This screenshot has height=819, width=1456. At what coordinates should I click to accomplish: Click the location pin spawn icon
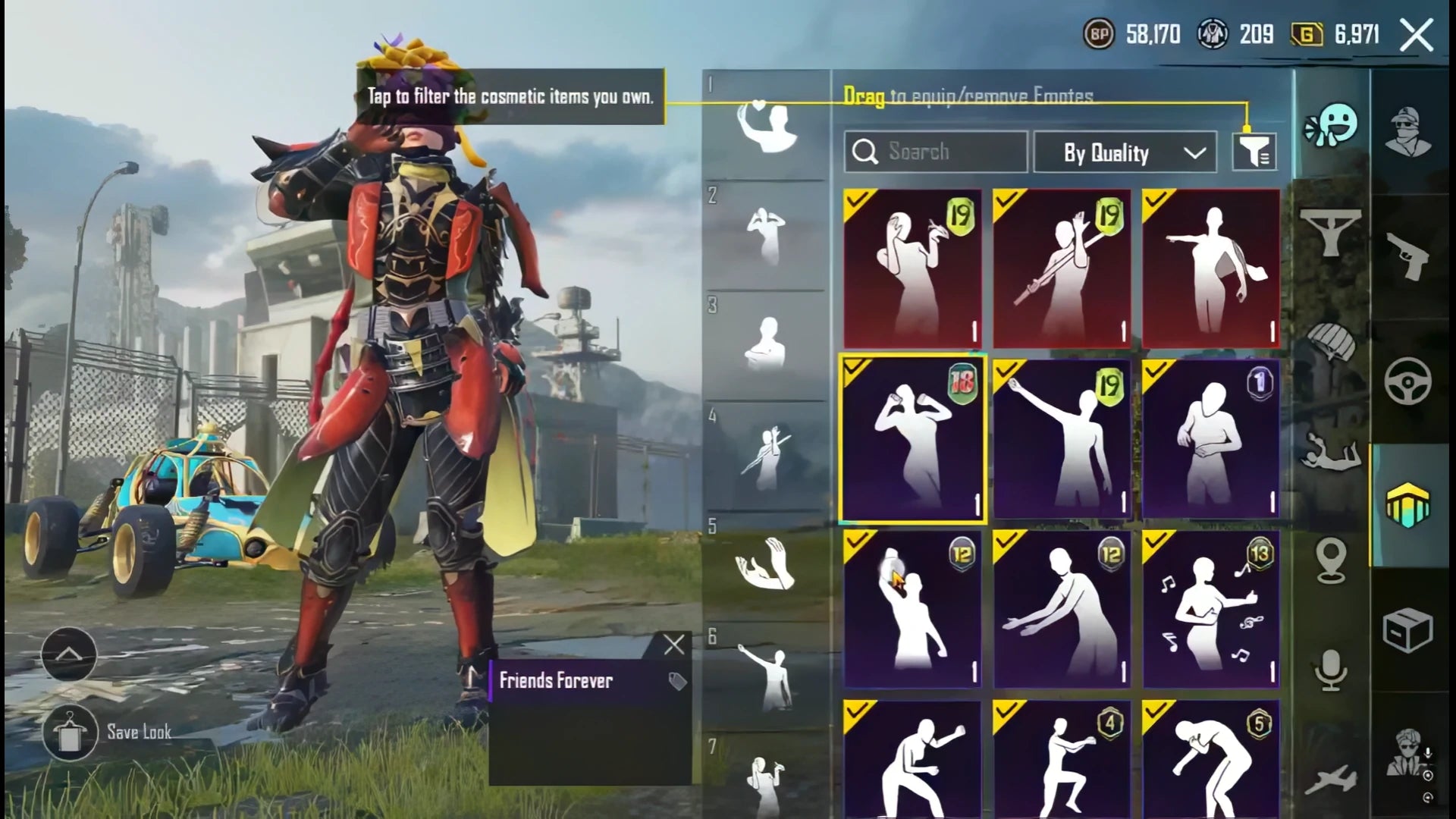[1331, 558]
